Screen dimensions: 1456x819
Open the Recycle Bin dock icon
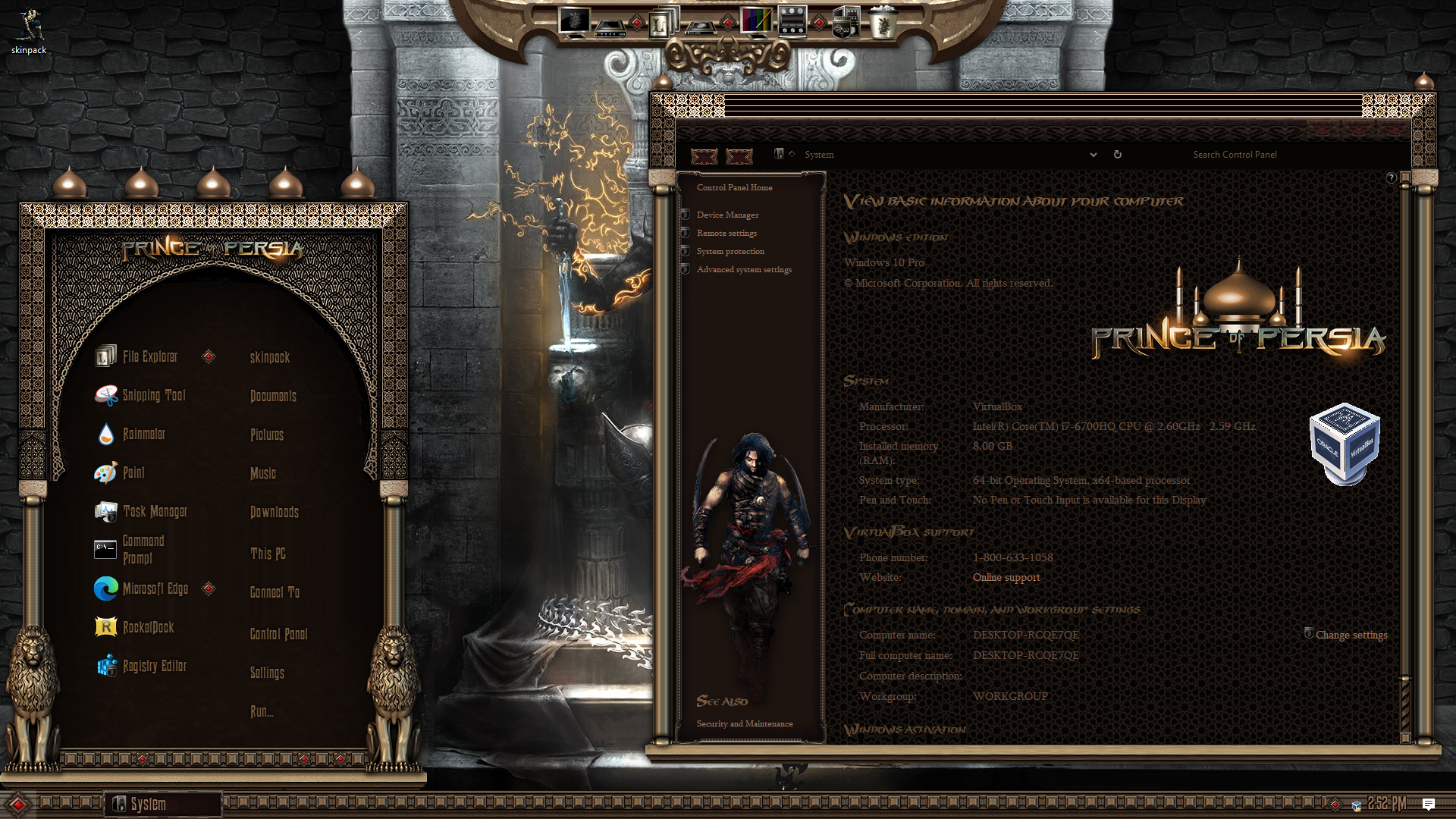(882, 23)
